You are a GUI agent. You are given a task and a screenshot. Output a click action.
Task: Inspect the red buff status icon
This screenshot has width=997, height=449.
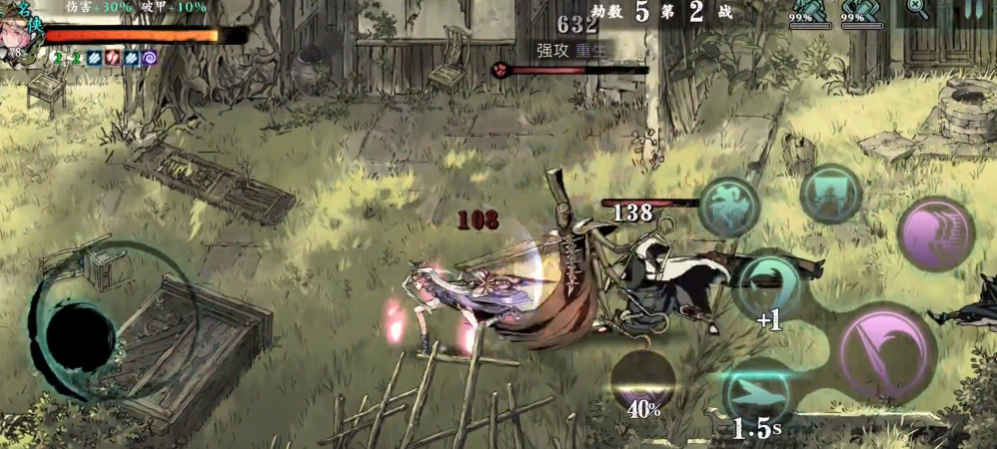112,59
